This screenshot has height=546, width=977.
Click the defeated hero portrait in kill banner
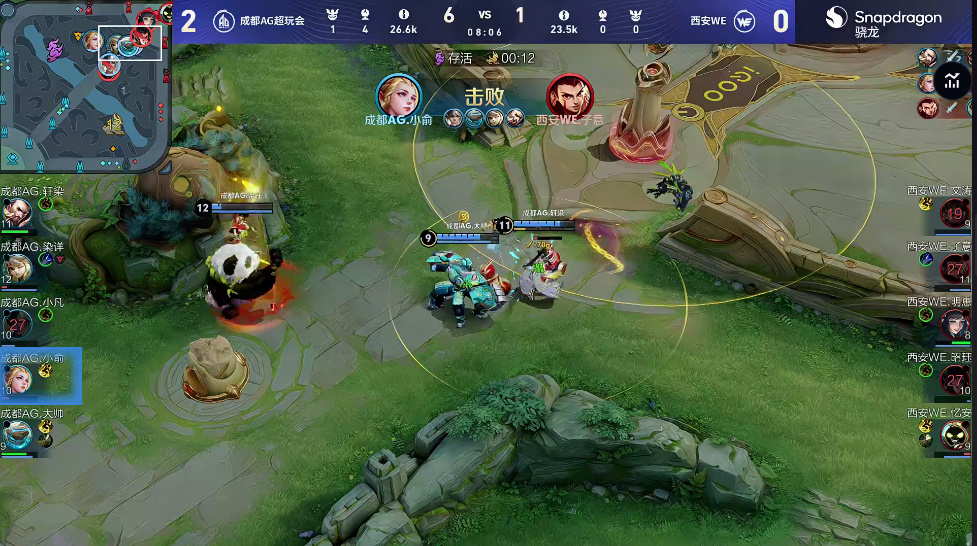[570, 96]
